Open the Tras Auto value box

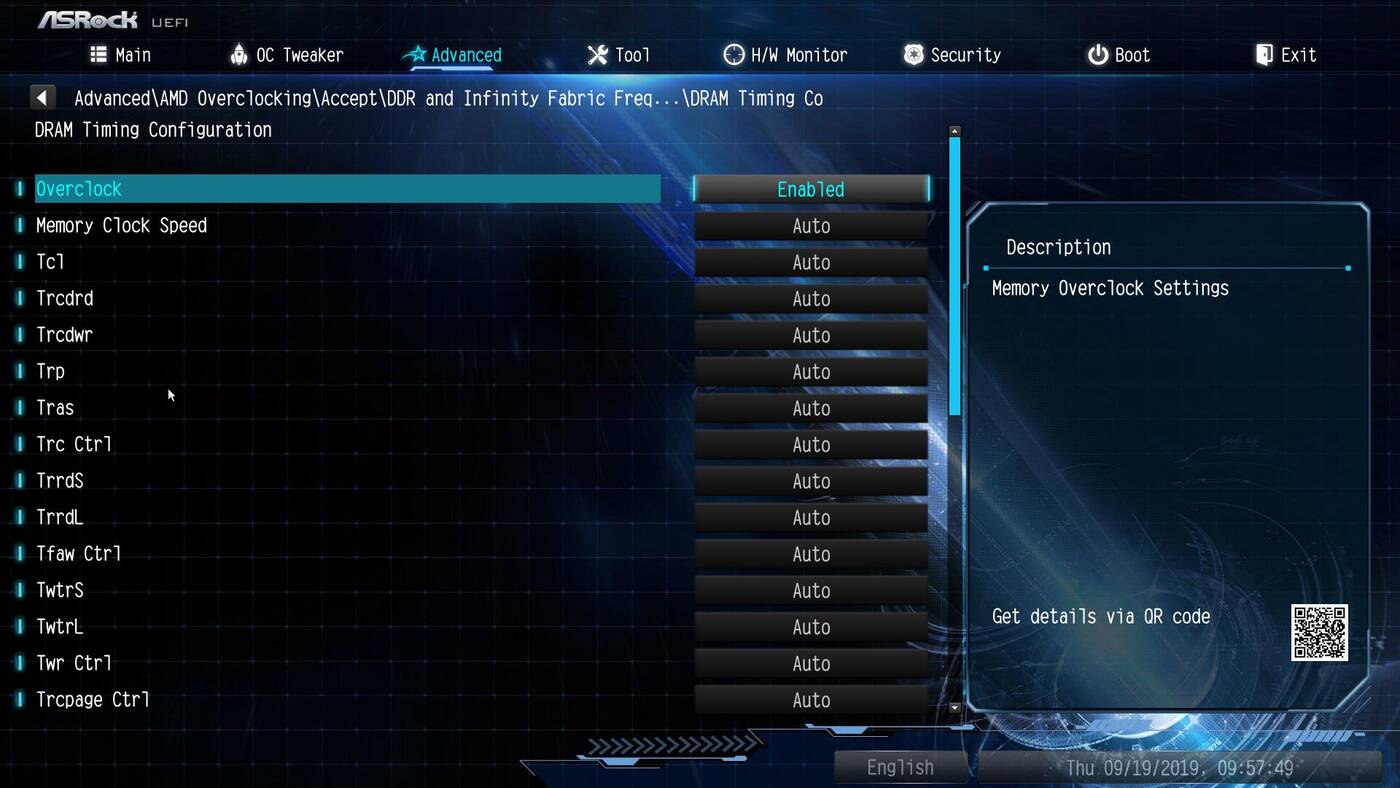(x=811, y=408)
